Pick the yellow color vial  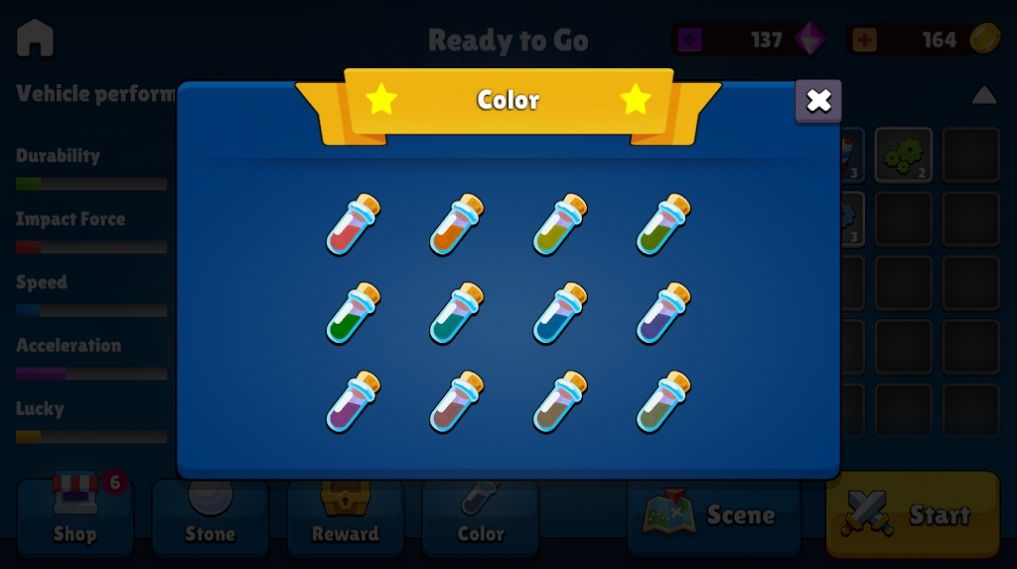[559, 225]
